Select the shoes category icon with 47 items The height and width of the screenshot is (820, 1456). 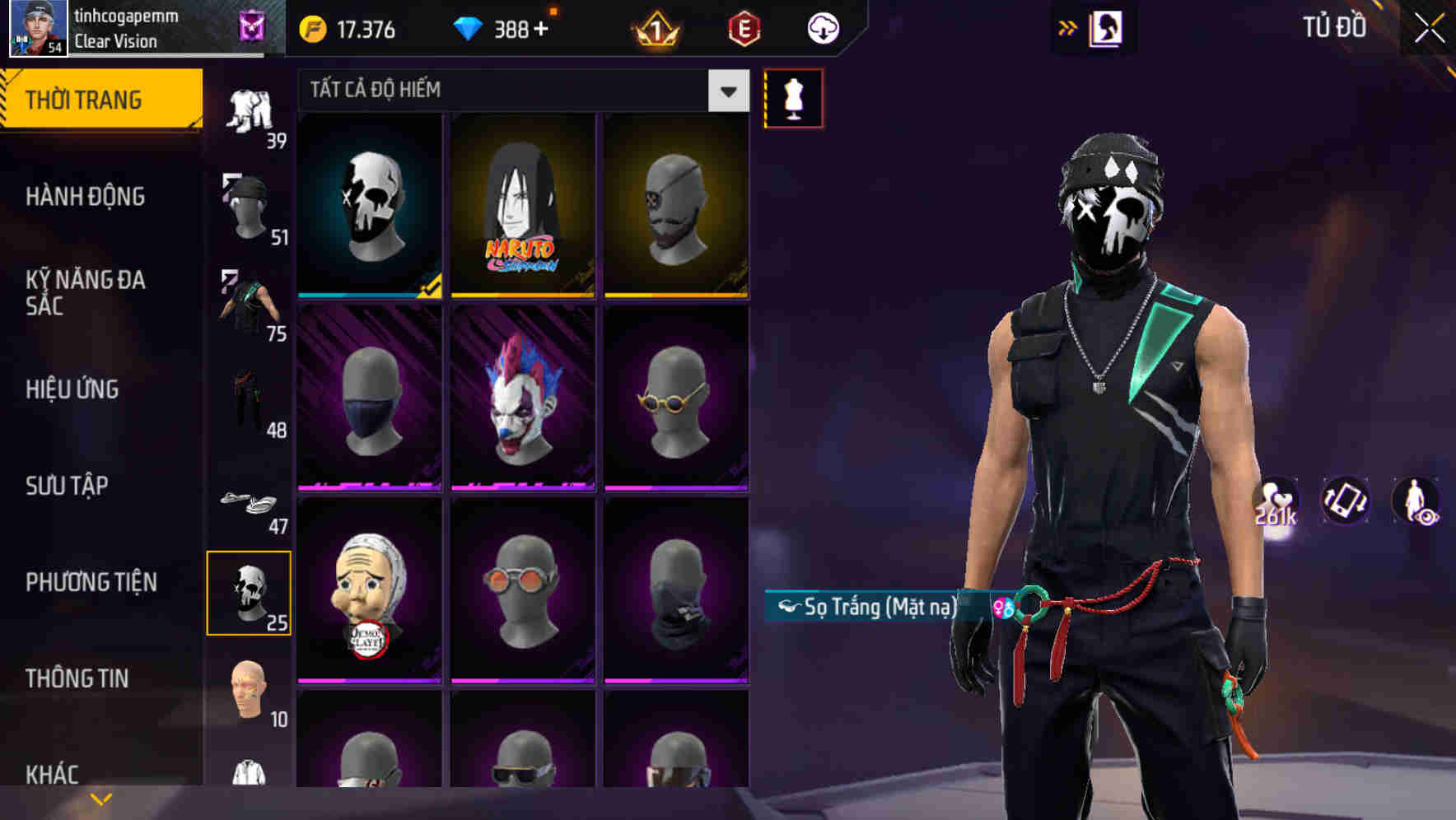pyautogui.click(x=250, y=502)
